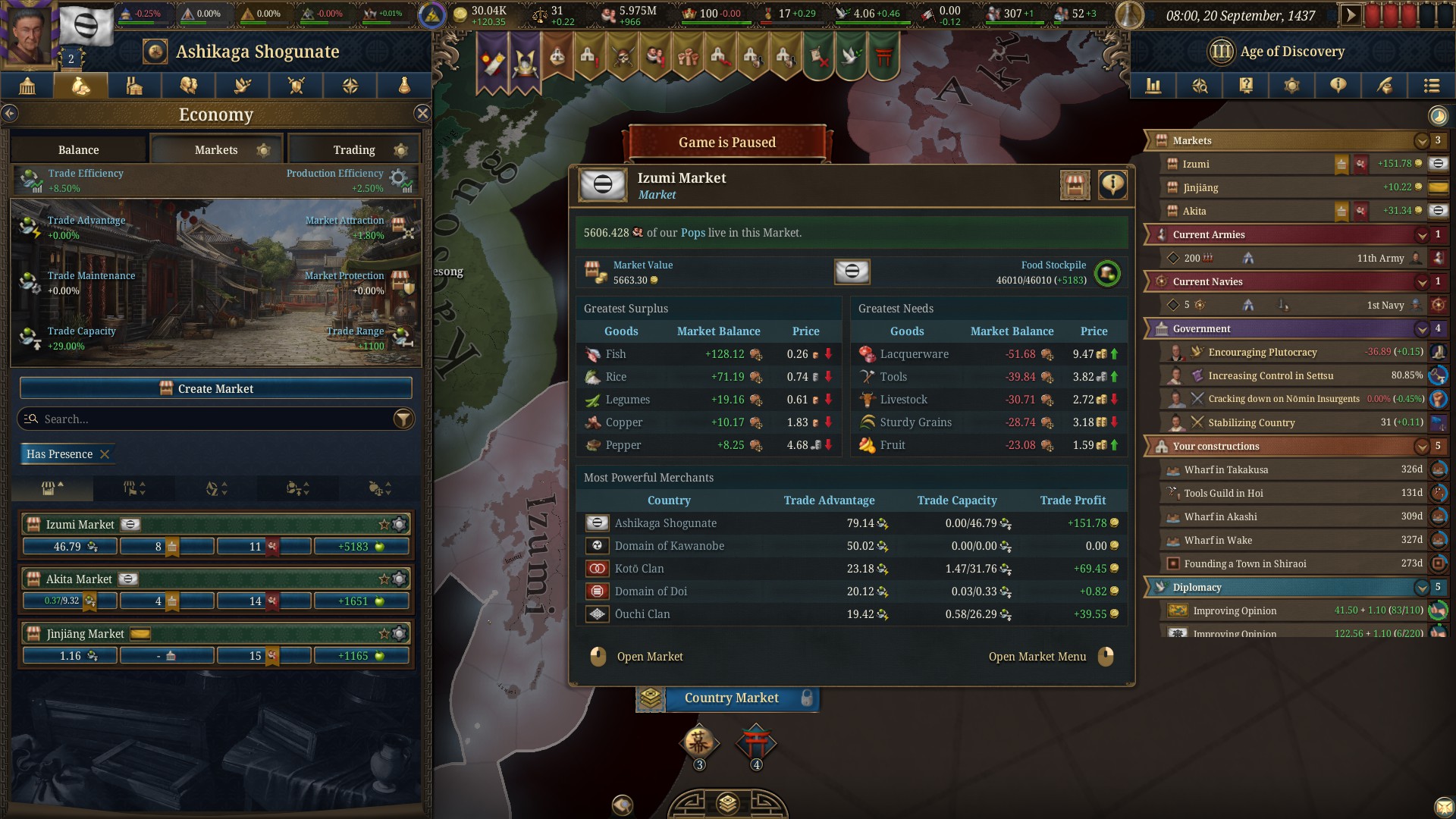Close the Economy panel

[x=422, y=114]
